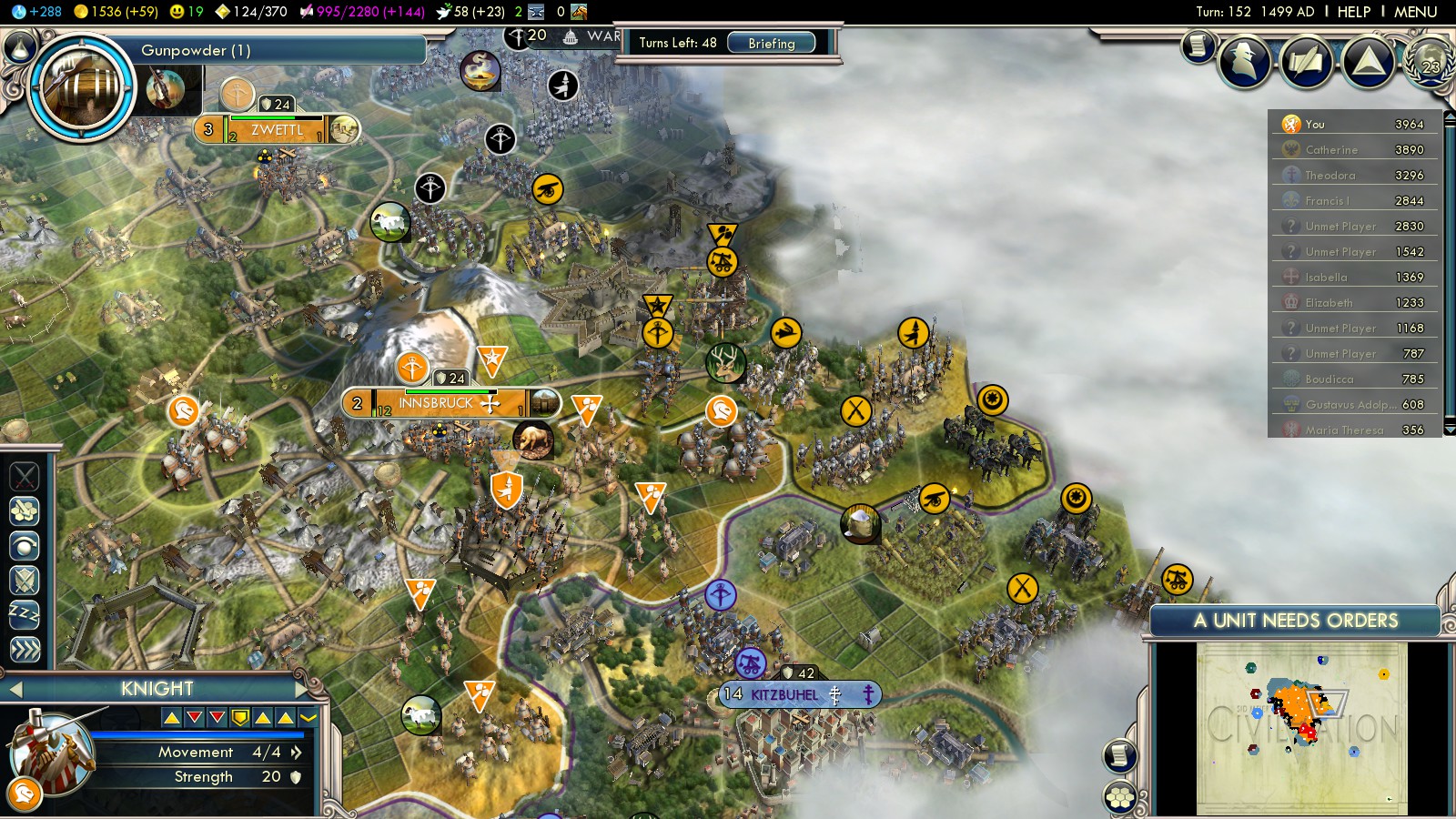Open social policies triangle icon
Image resolution: width=1456 pixels, height=819 pixels.
[x=1368, y=61]
